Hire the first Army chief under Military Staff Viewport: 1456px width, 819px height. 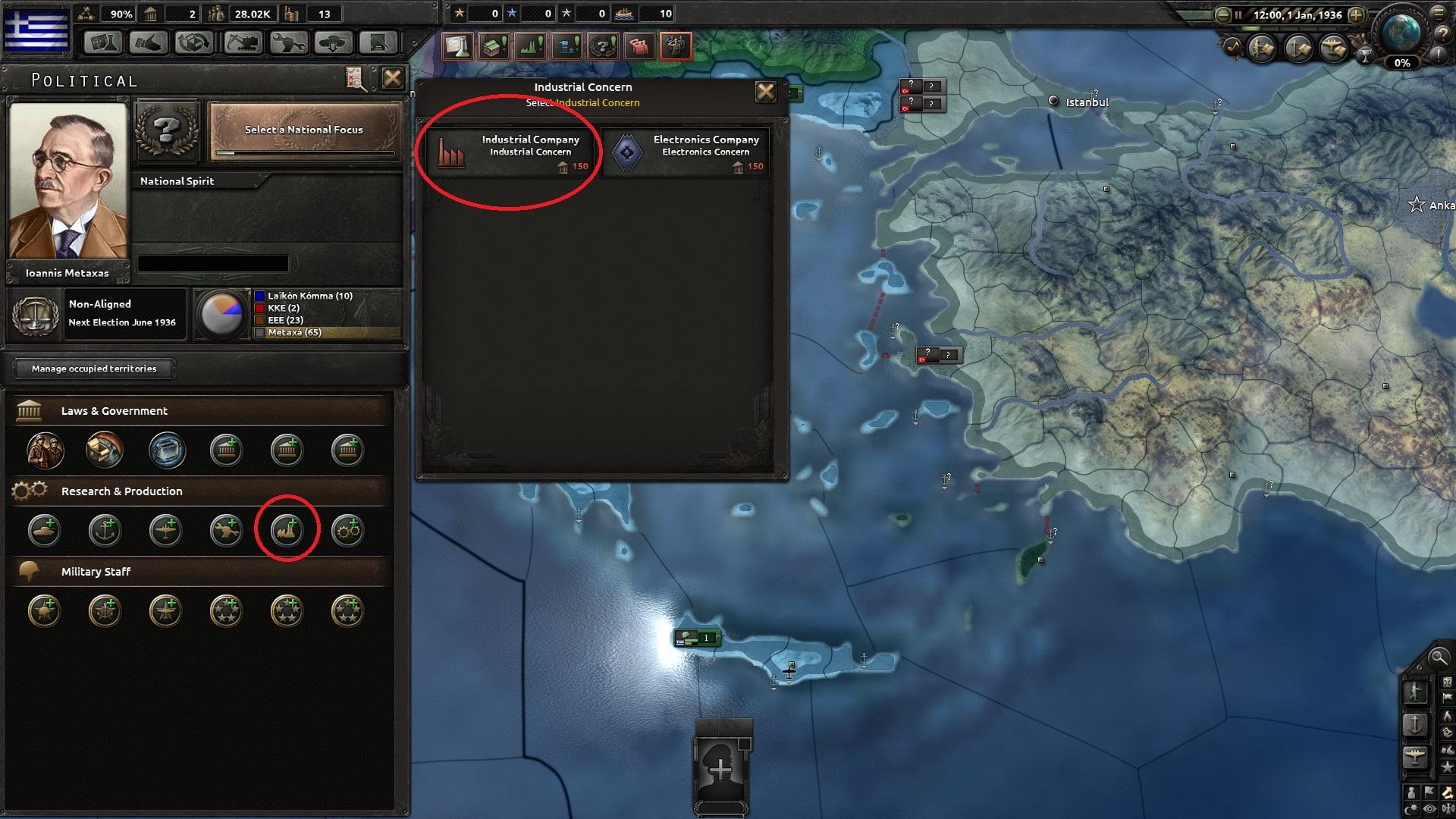[x=44, y=611]
